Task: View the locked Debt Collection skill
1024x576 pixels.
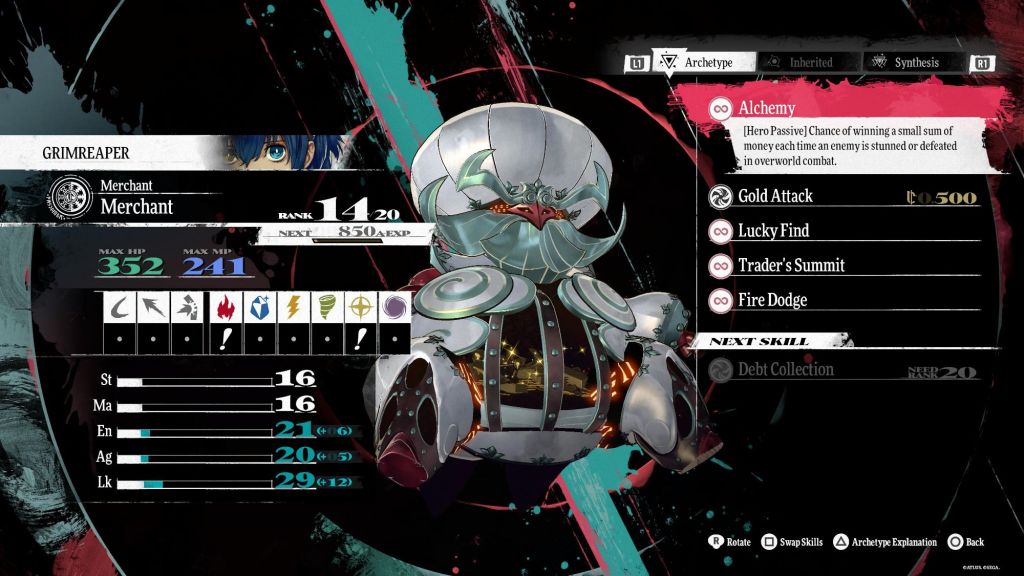Action: pyautogui.click(x=785, y=370)
